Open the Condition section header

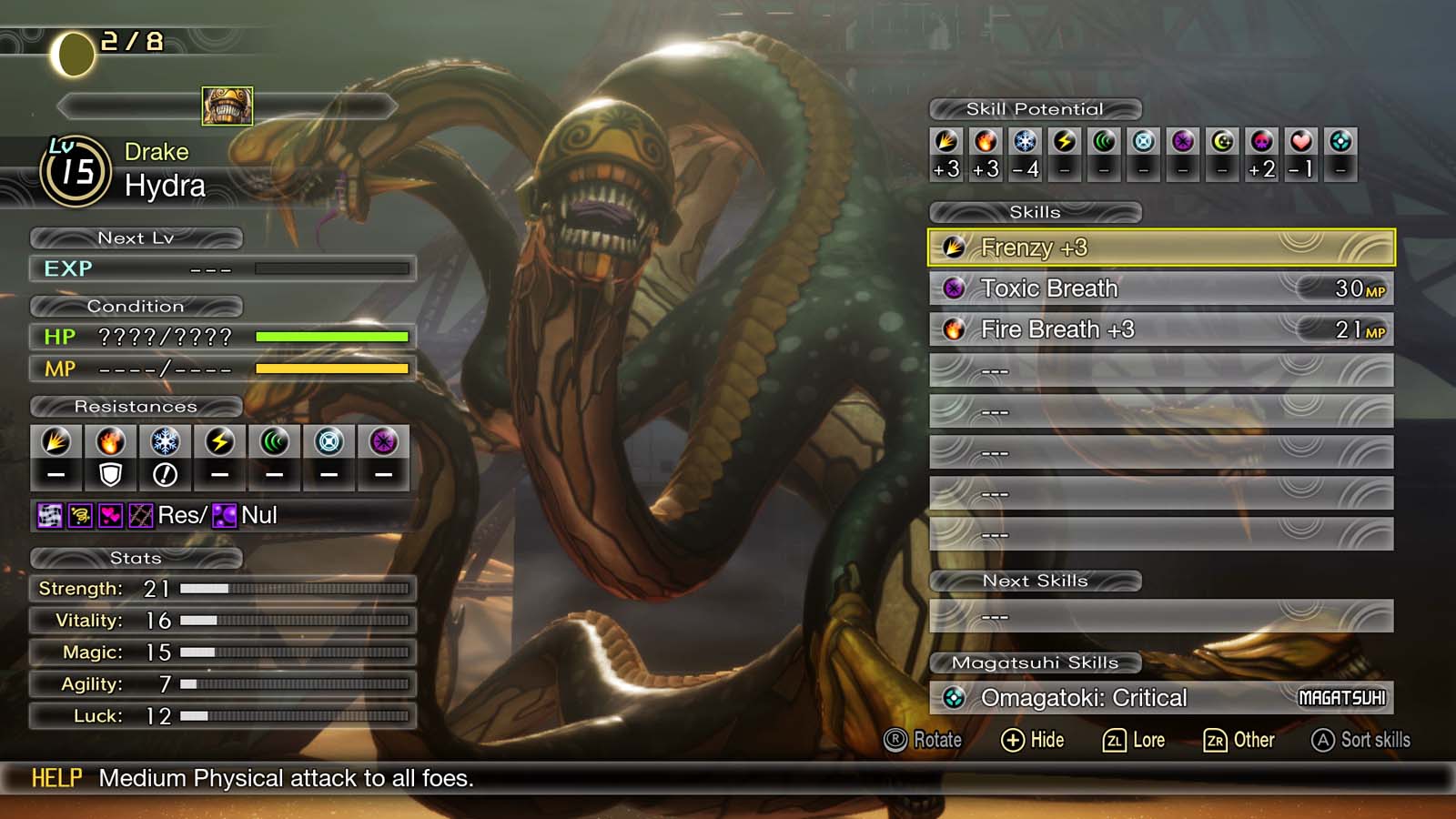click(136, 307)
